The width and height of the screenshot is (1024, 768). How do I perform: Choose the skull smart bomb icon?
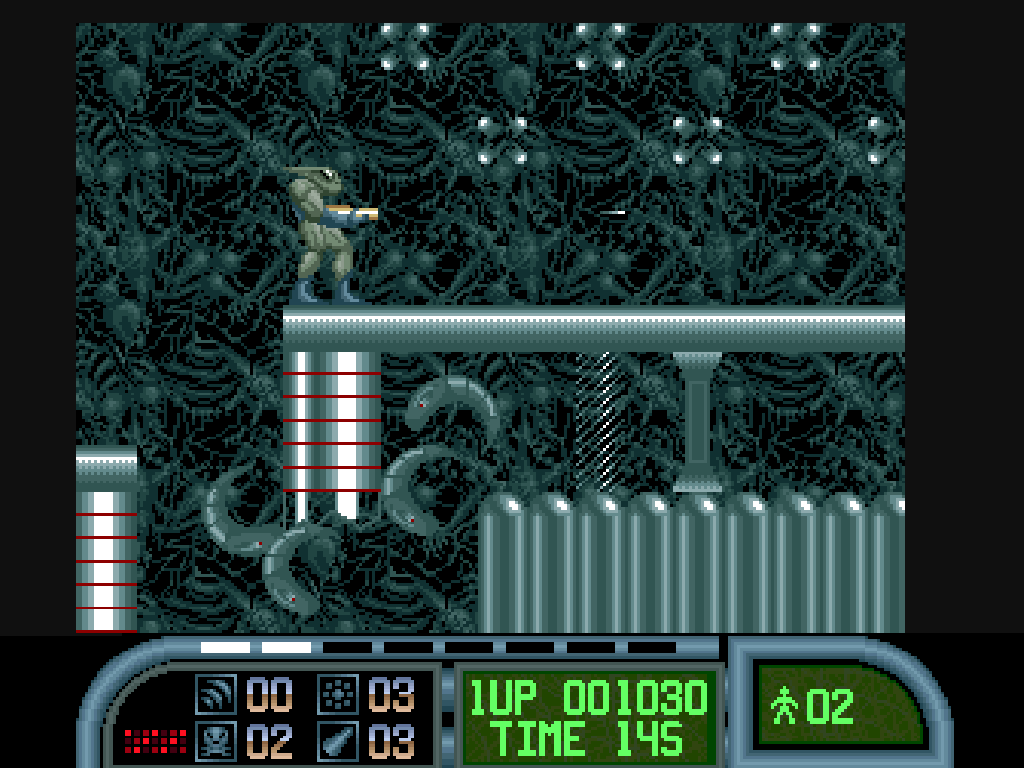[215, 741]
